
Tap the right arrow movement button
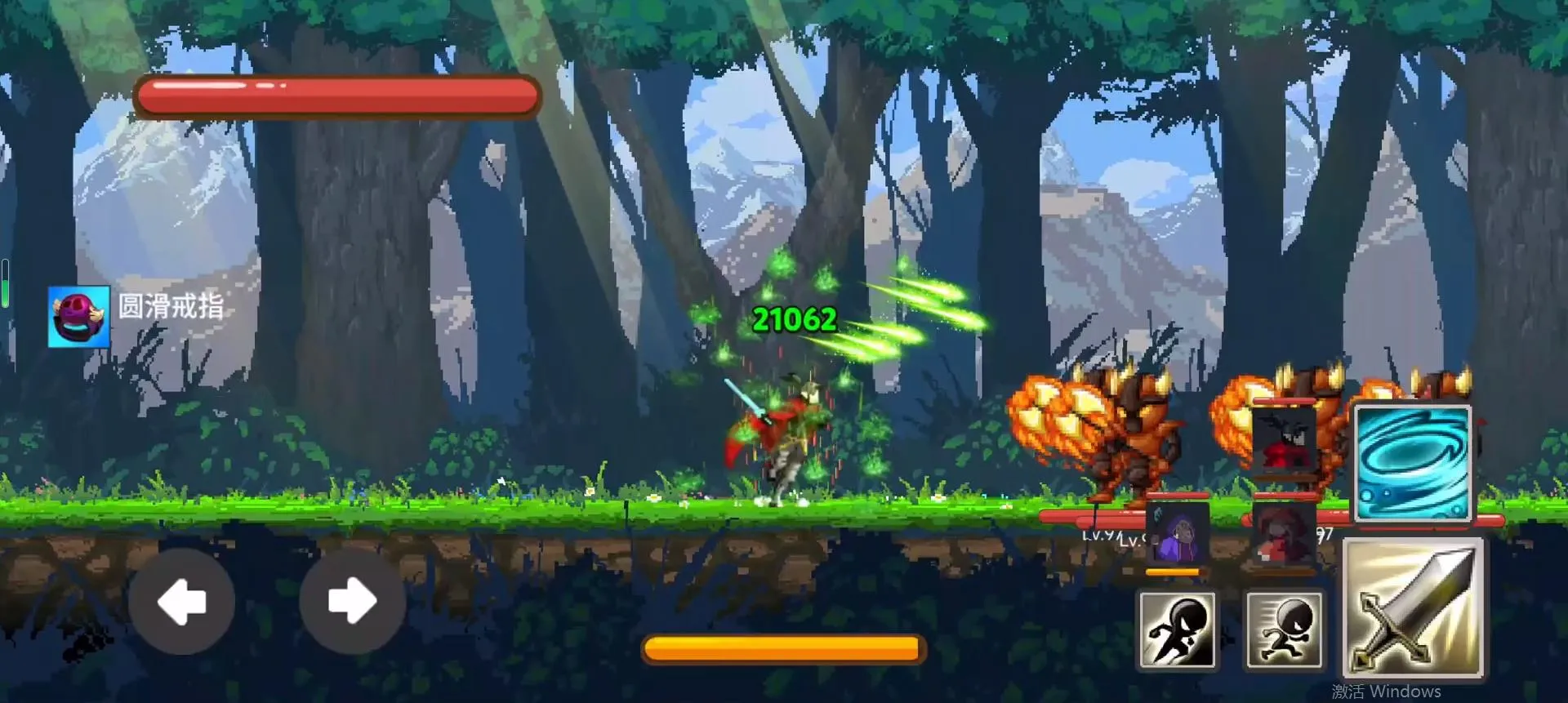(352, 602)
